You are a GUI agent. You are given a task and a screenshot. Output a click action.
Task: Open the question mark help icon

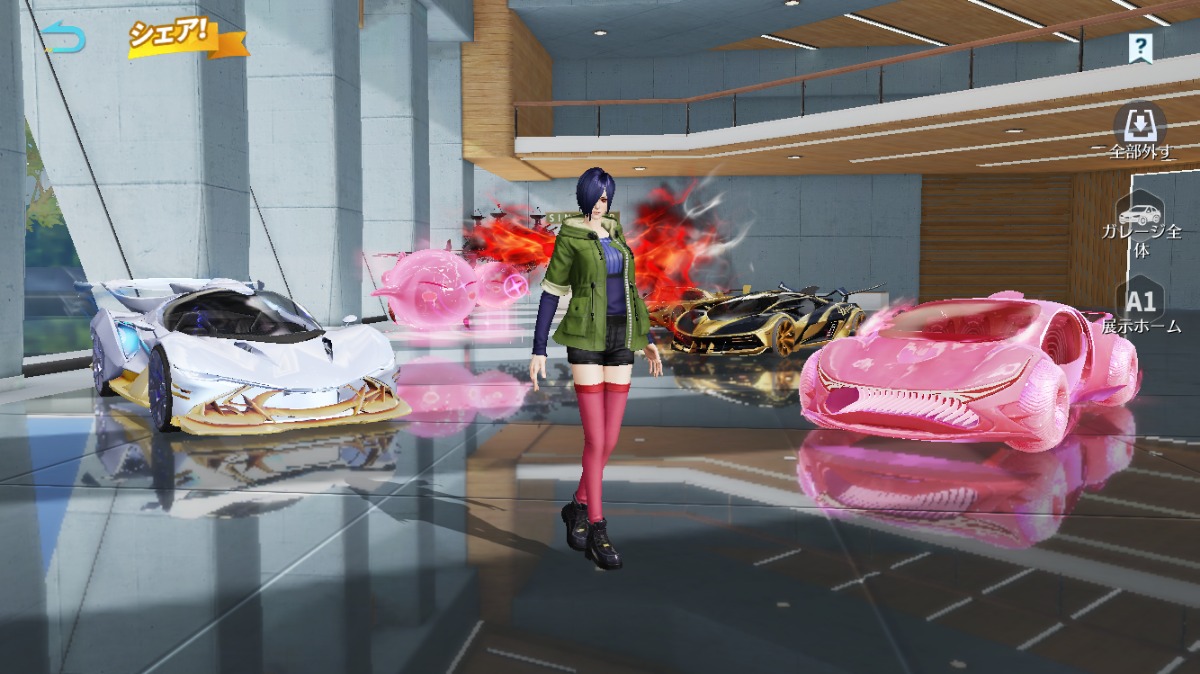point(1140,47)
